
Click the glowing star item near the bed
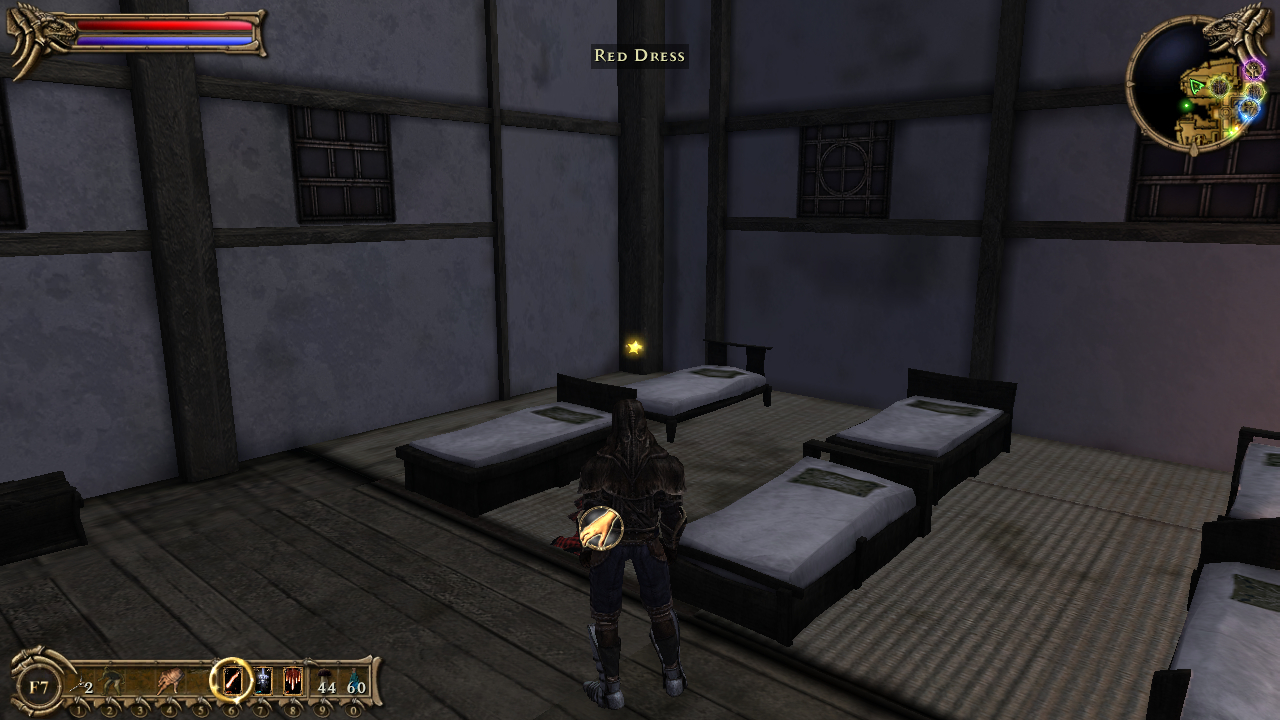(633, 348)
